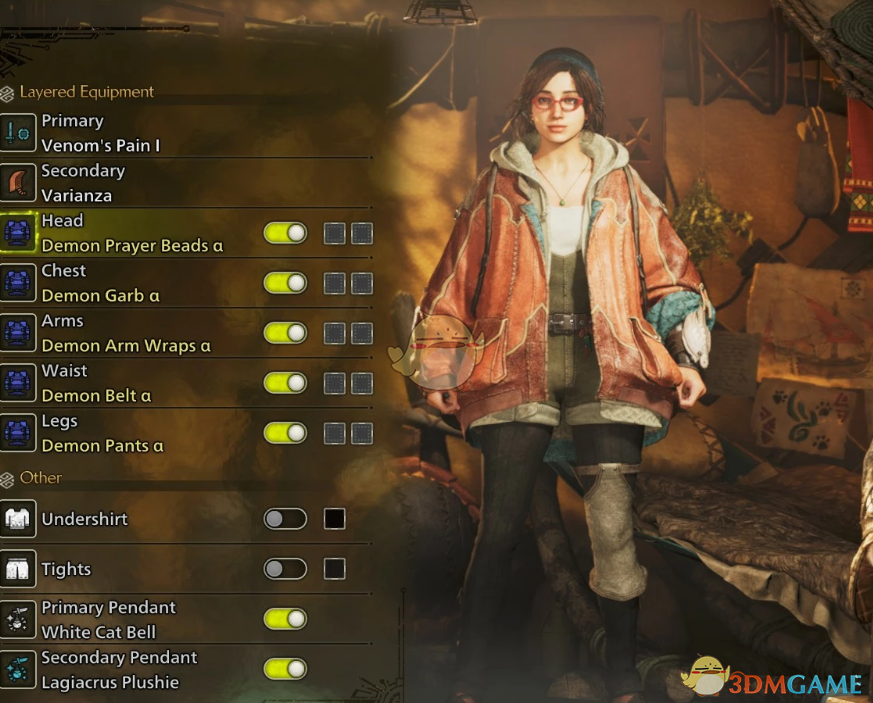
Task: Select the Secondary Pendant Lagiacrus Plushie row
Action: [118, 669]
